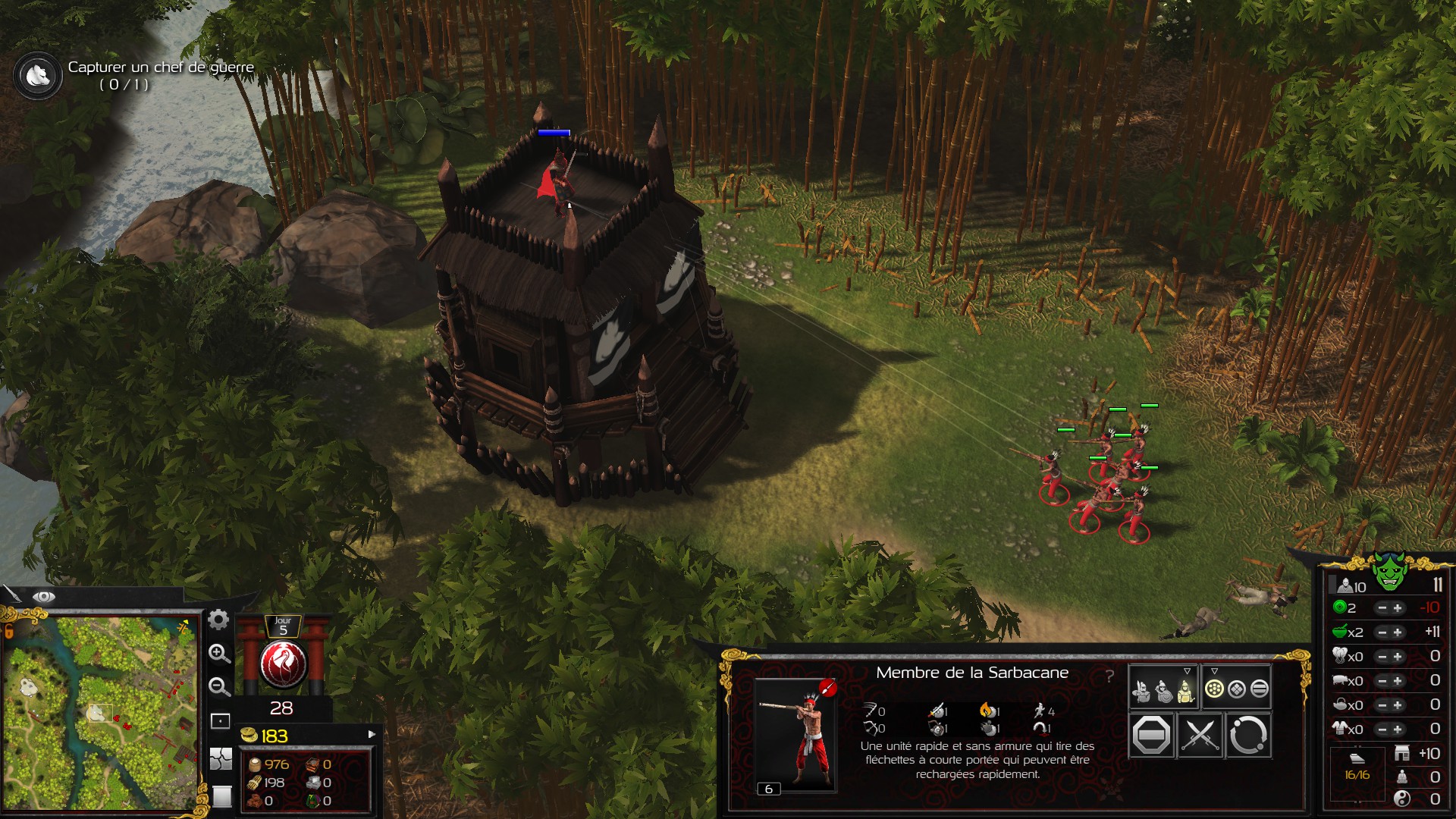Increase the tea ration with plus
Screen dimensions: 1456x819
(1398, 705)
